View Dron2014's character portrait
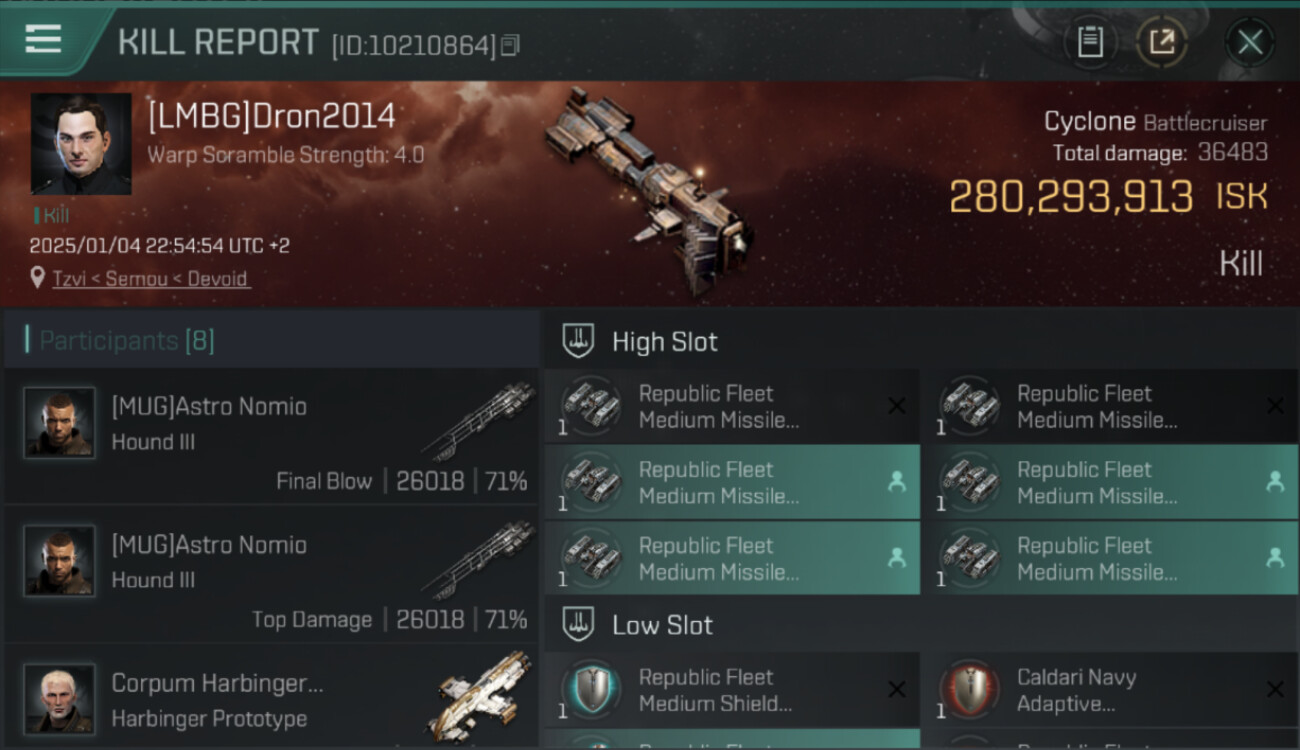 pos(81,144)
